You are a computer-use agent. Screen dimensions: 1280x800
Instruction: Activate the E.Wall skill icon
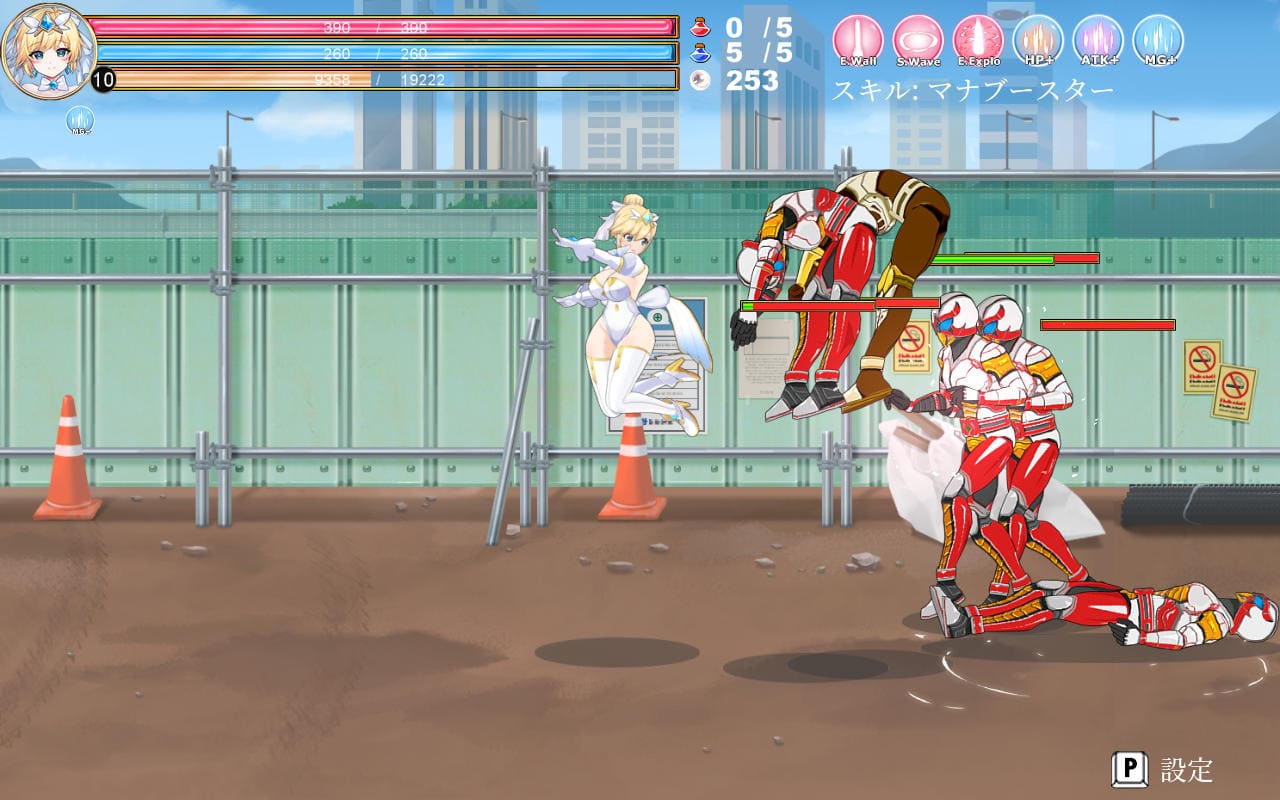[858, 41]
